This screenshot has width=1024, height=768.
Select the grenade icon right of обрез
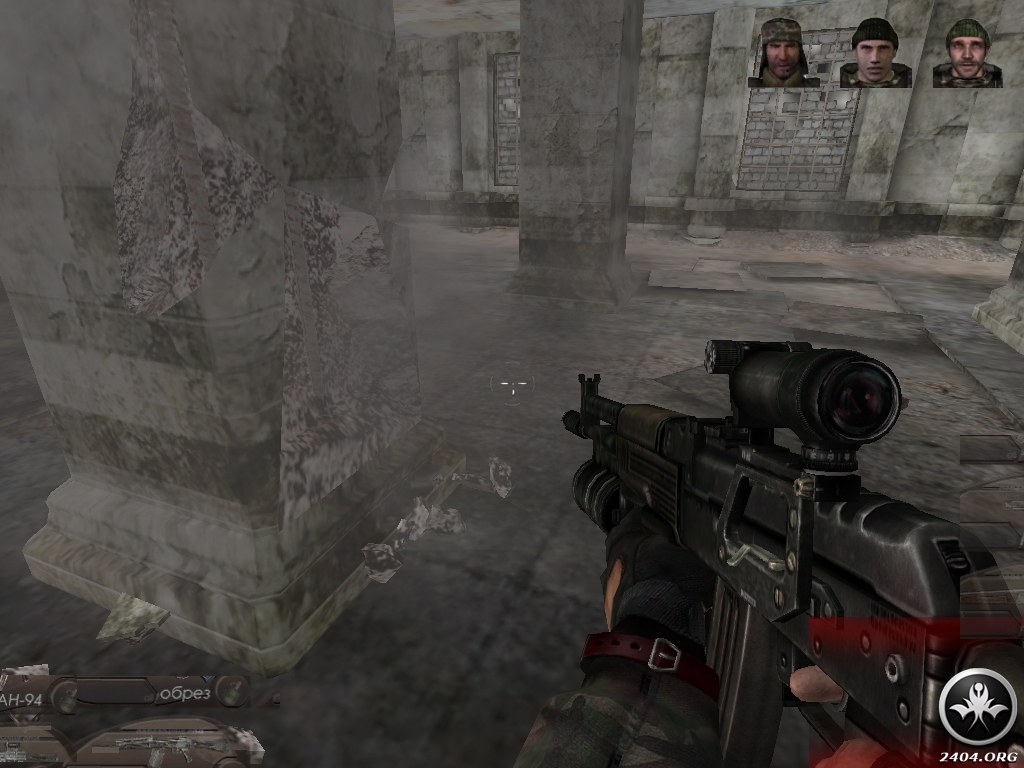pyautogui.click(x=231, y=690)
